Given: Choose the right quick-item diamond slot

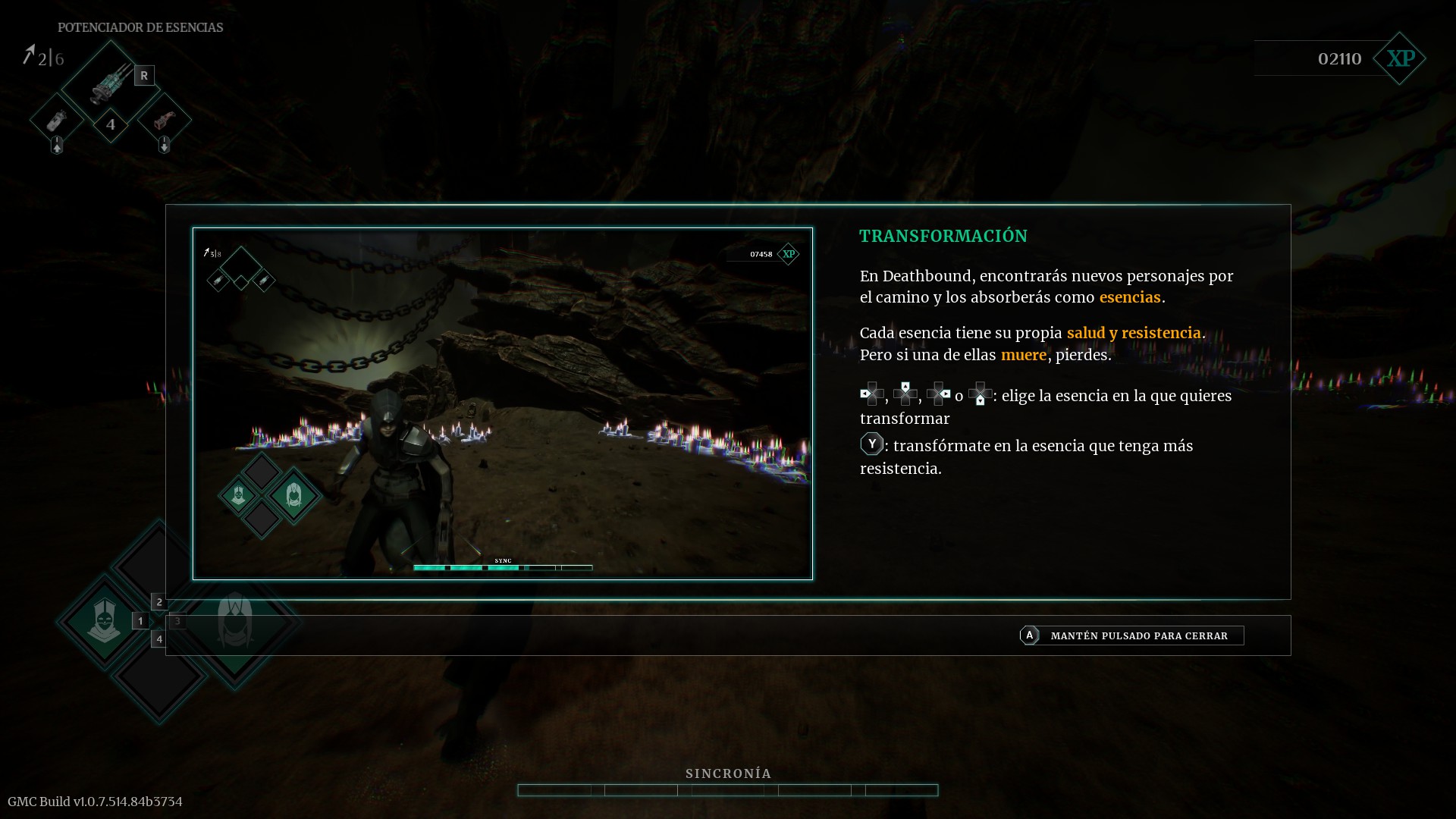Looking at the screenshot, I should (x=165, y=120).
